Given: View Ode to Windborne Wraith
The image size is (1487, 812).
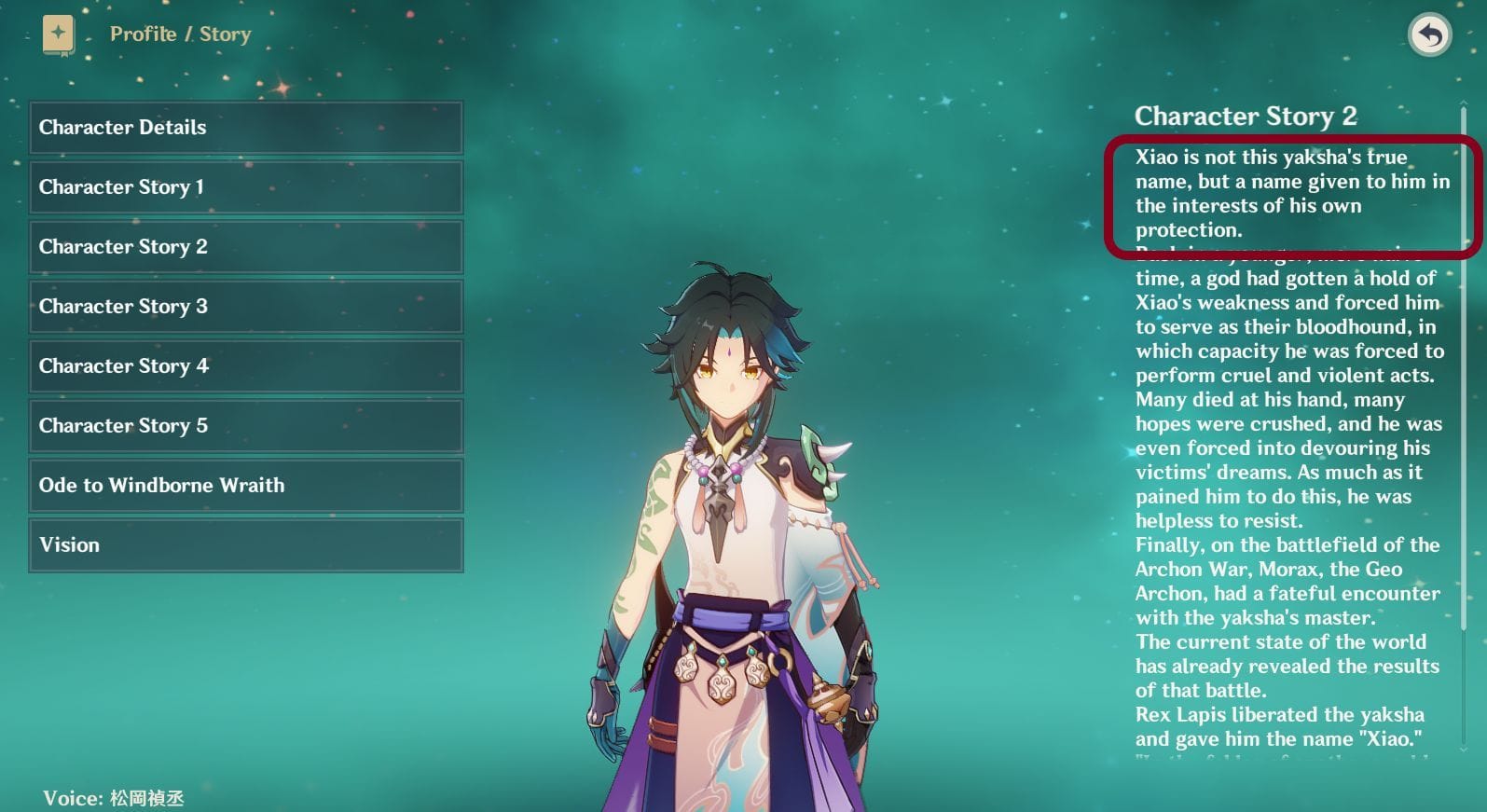Looking at the screenshot, I should pos(245,486).
